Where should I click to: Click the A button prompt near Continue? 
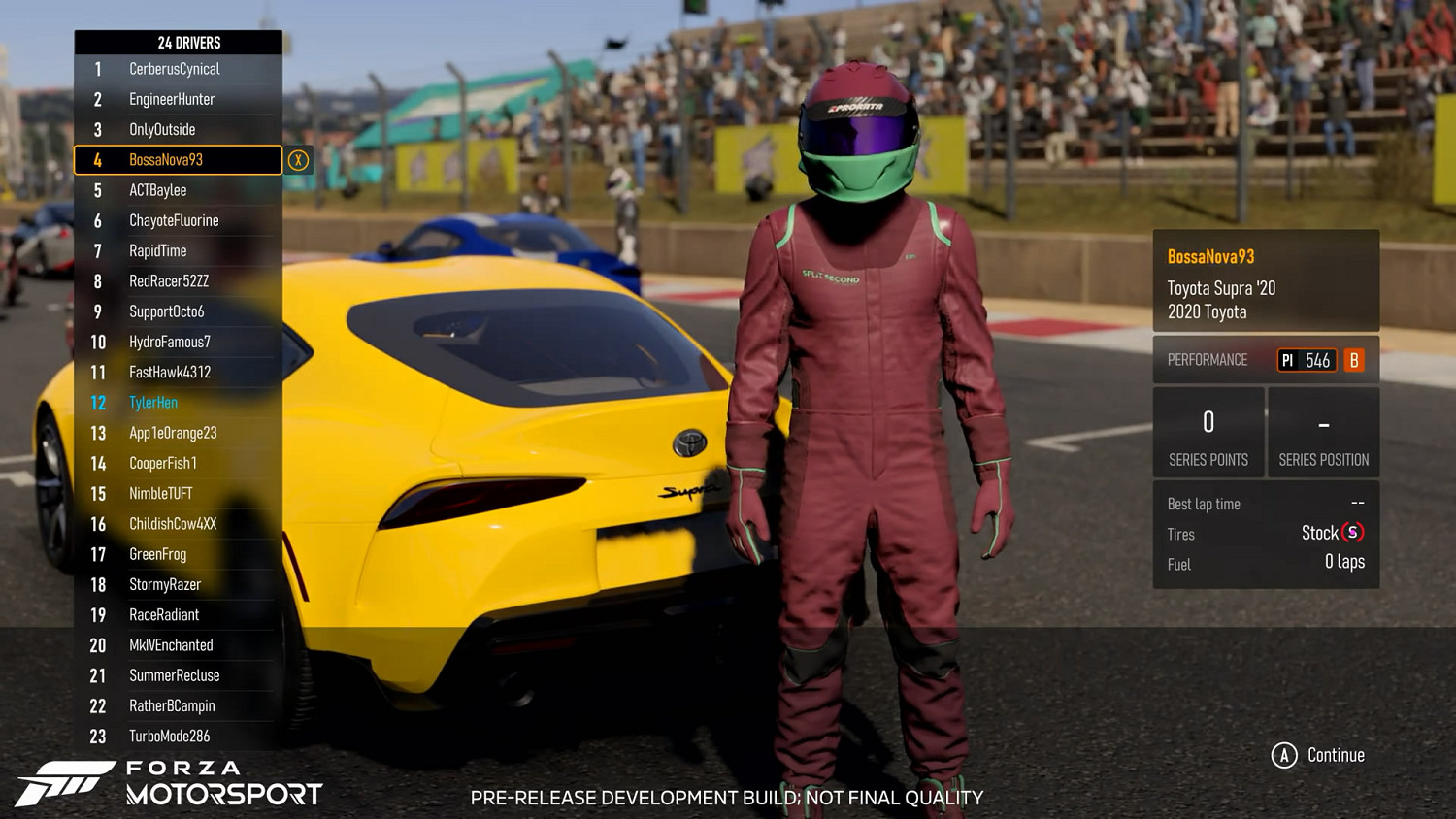[1285, 753]
